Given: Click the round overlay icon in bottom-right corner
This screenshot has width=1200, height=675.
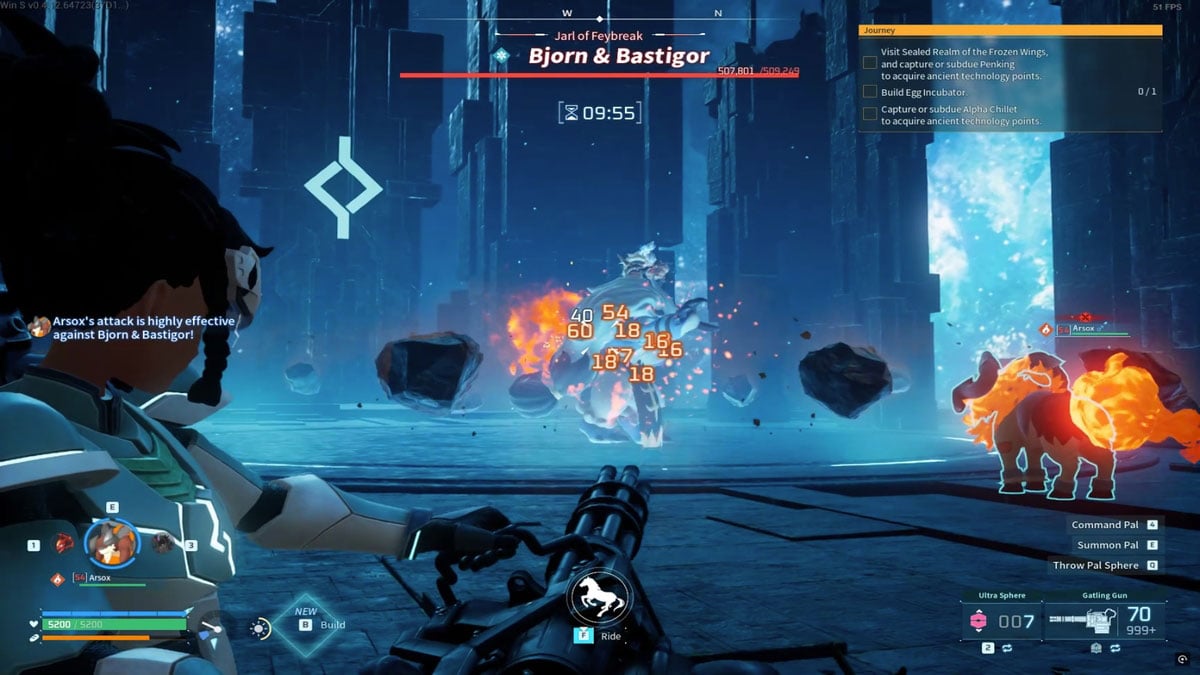Looking at the screenshot, I should (1183, 658).
